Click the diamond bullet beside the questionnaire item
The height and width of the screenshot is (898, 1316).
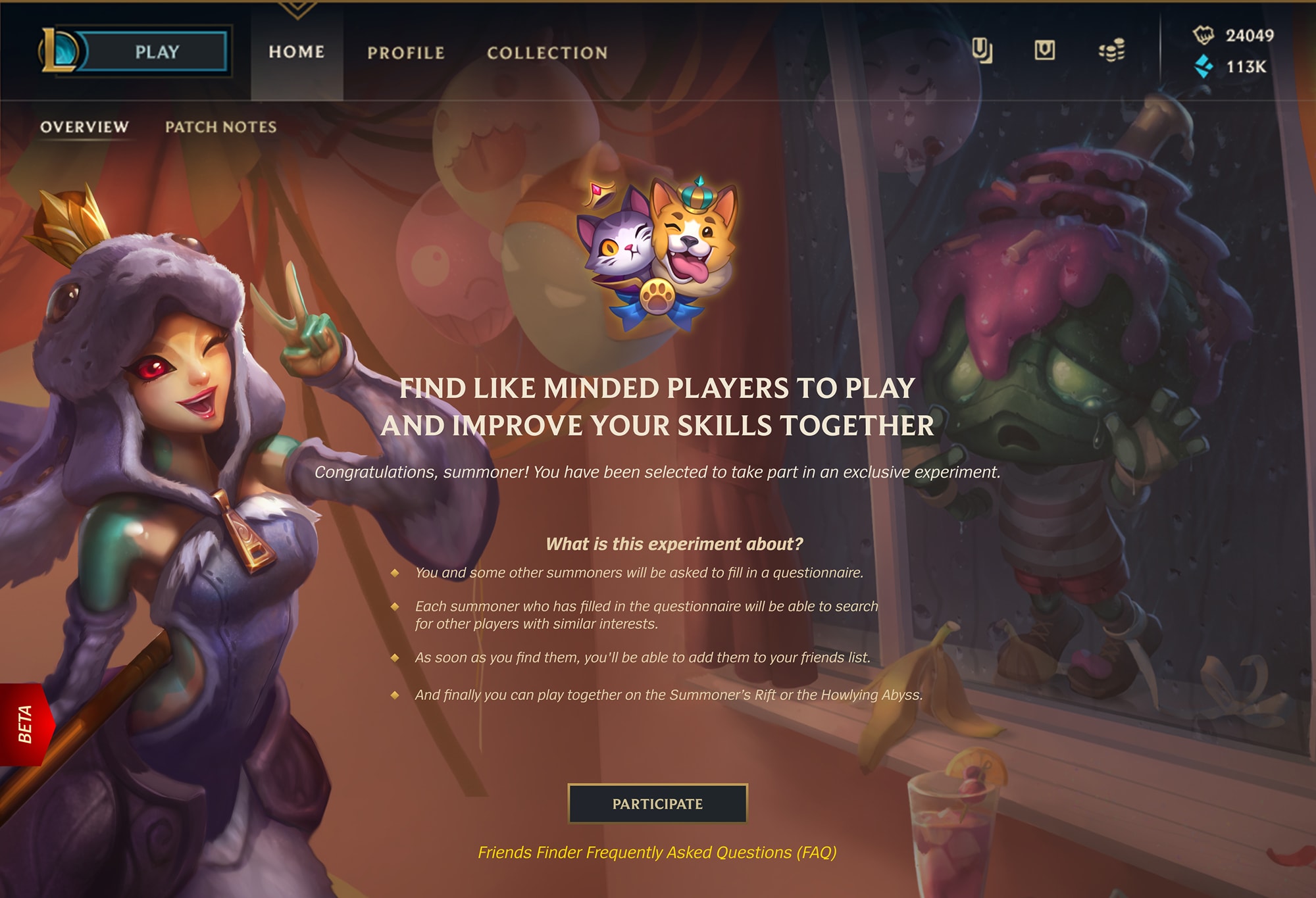tap(396, 574)
